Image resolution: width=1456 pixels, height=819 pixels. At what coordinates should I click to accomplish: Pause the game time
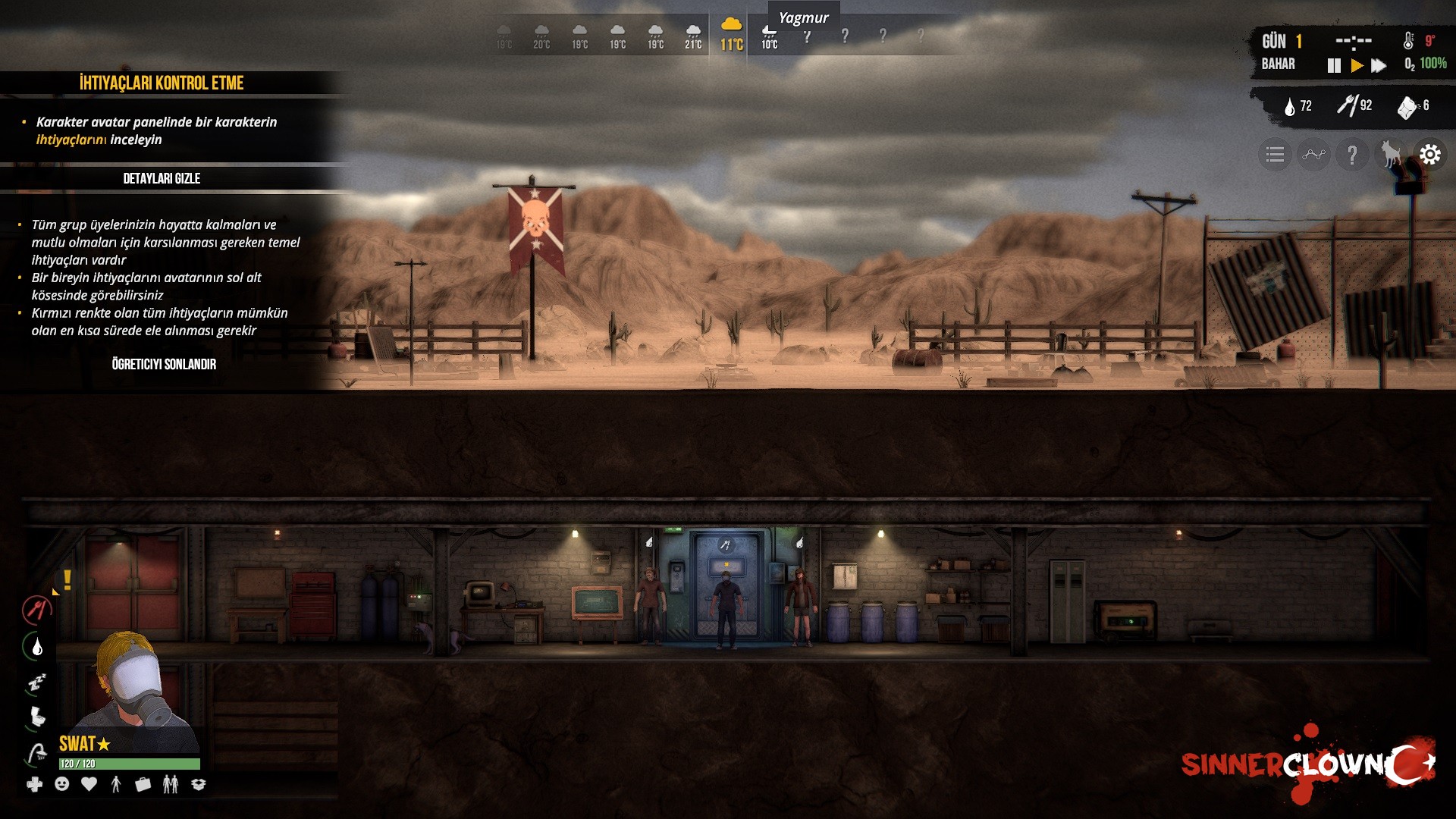coord(1334,66)
